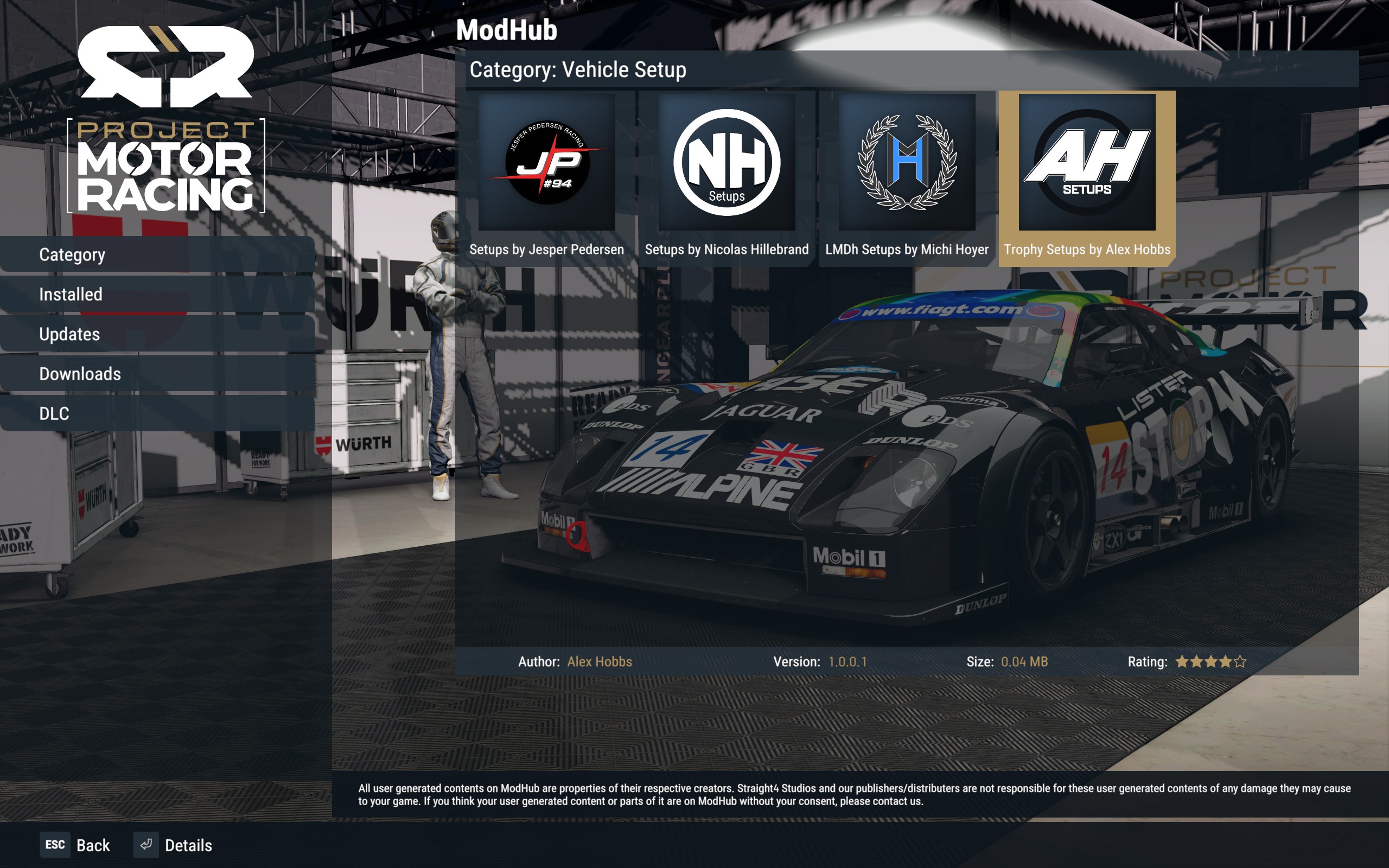The height and width of the screenshot is (868, 1389).
Task: Click the Category: Vehicle Setup header
Action: pyautogui.click(x=577, y=69)
